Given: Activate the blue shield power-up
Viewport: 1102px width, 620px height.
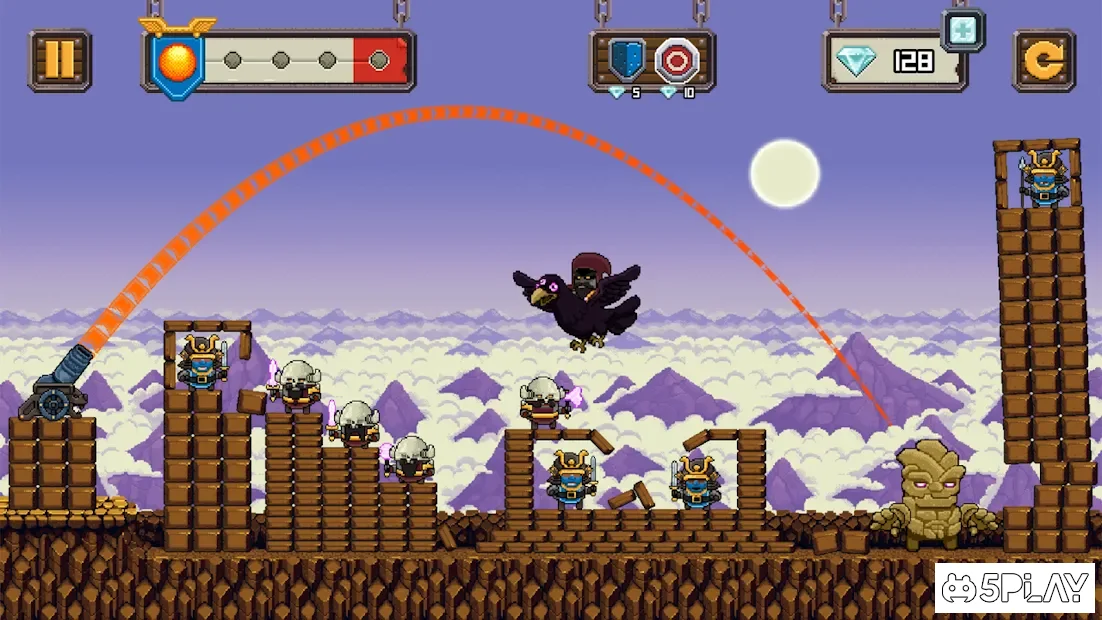Looking at the screenshot, I should 628,61.
